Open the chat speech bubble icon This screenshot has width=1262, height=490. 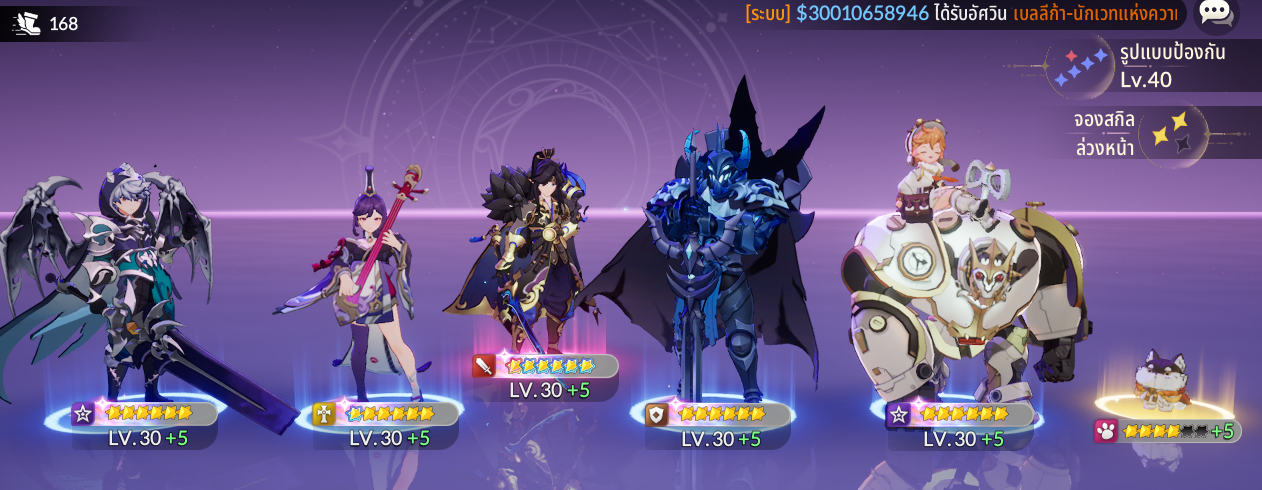pos(1215,12)
